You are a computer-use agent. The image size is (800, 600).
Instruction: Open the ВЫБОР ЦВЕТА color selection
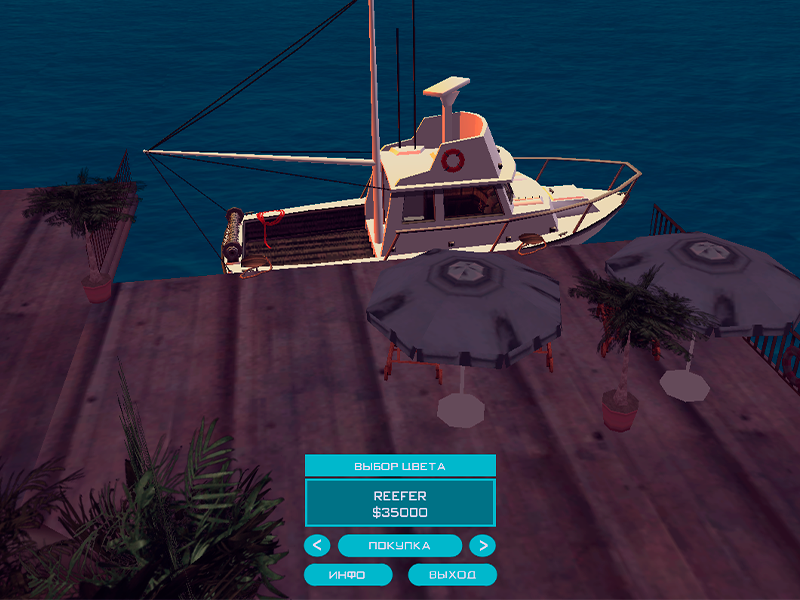[400, 466]
